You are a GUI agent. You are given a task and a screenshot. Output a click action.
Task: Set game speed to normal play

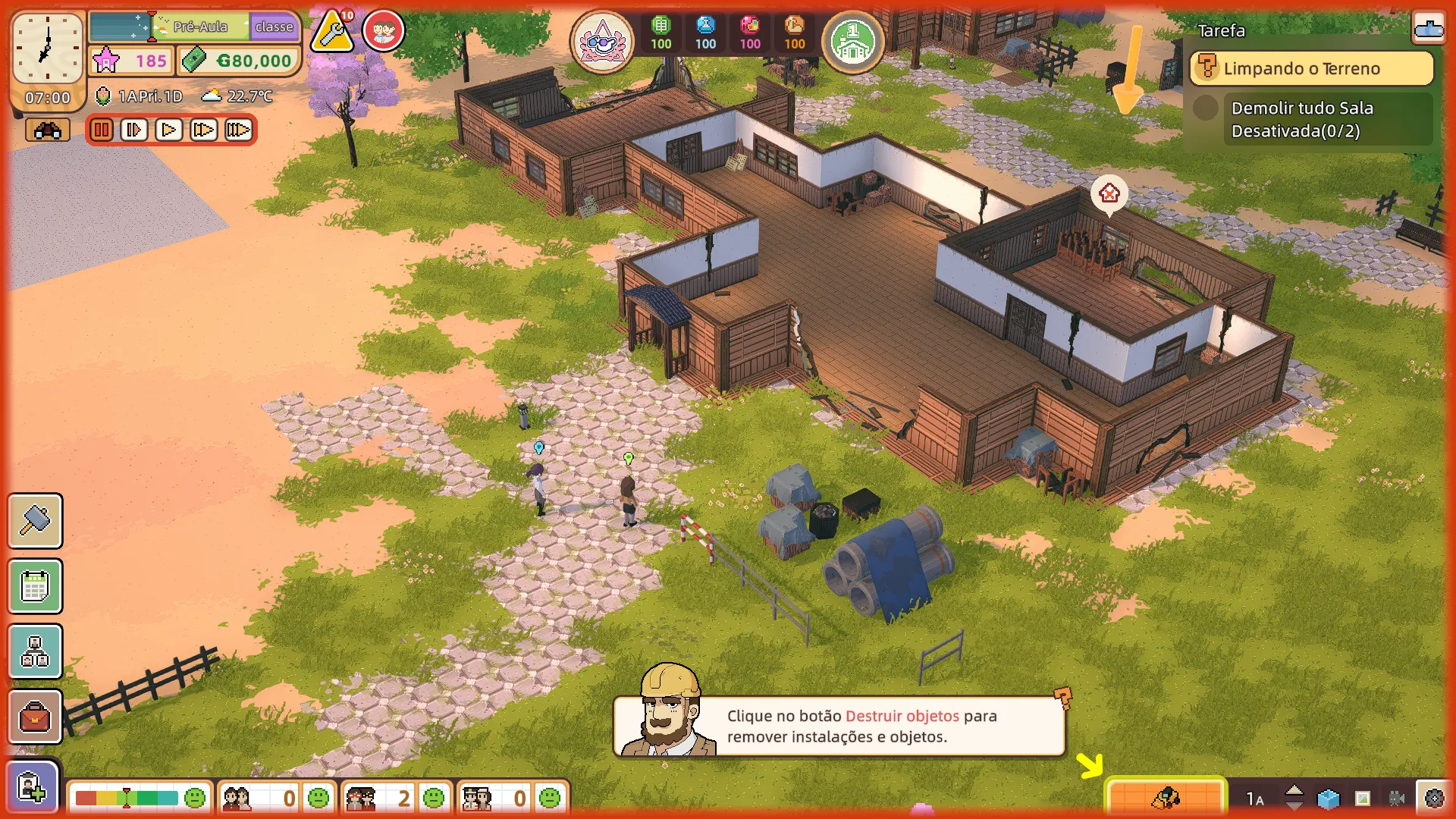tap(168, 130)
